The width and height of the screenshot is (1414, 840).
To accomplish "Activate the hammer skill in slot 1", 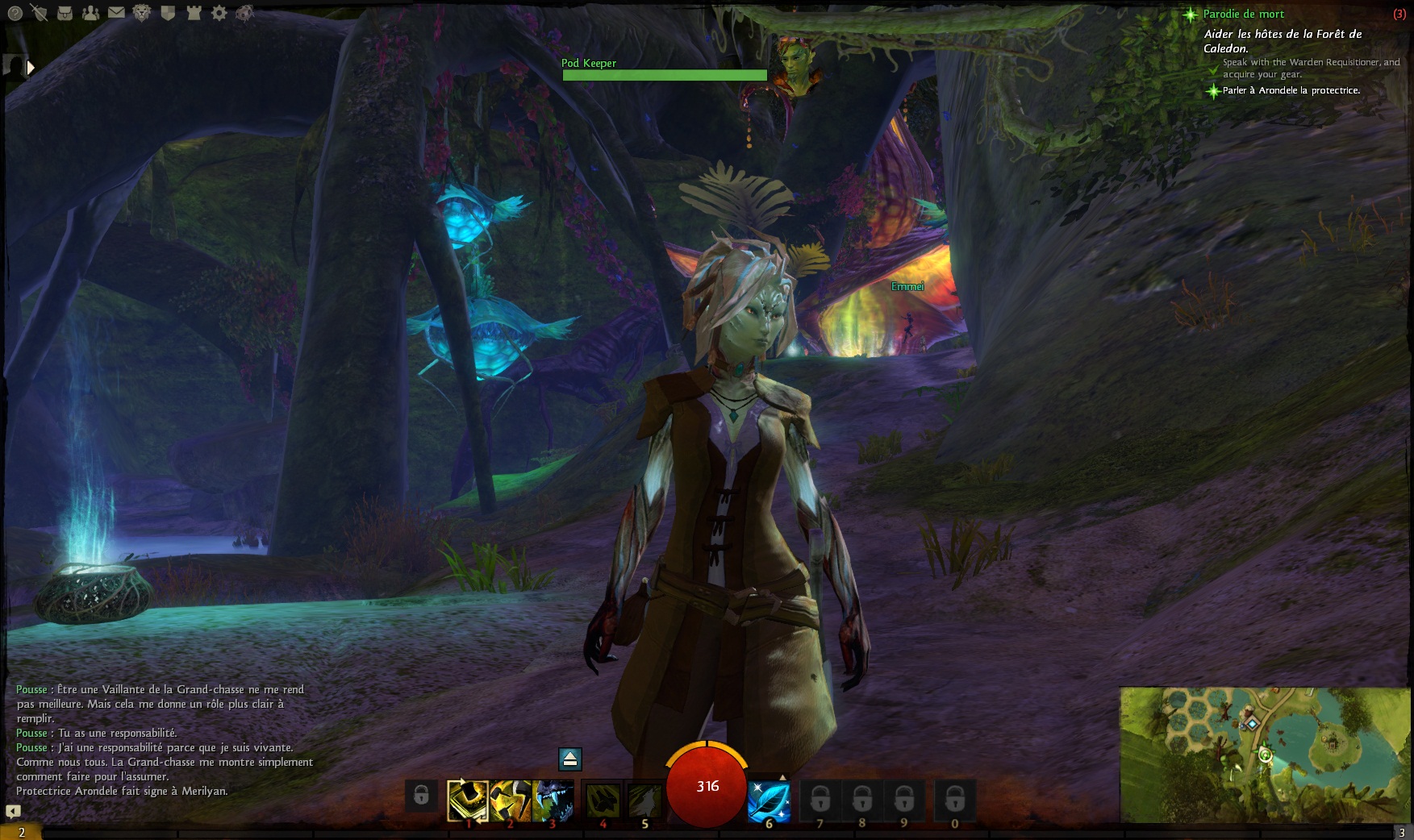I will pos(468,800).
